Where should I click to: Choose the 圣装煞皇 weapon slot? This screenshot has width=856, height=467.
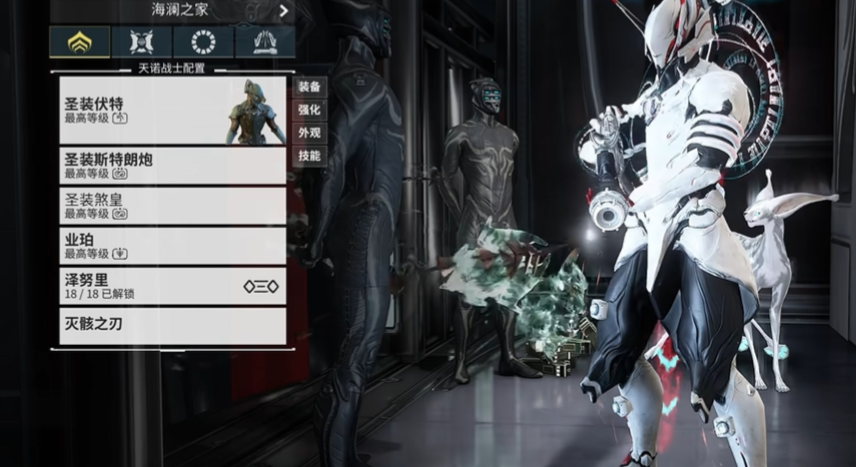(172, 205)
